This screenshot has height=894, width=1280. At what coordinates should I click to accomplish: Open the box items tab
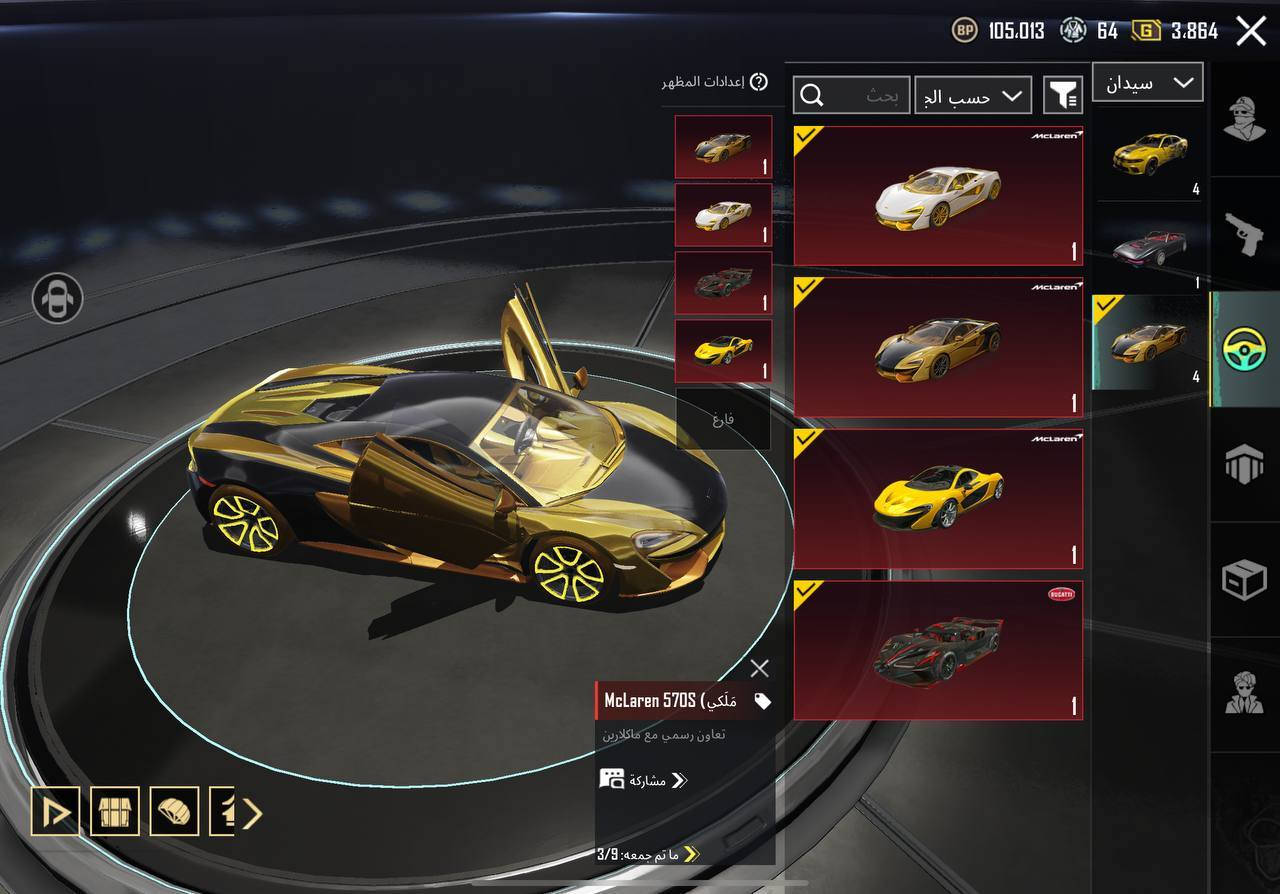coord(1244,579)
